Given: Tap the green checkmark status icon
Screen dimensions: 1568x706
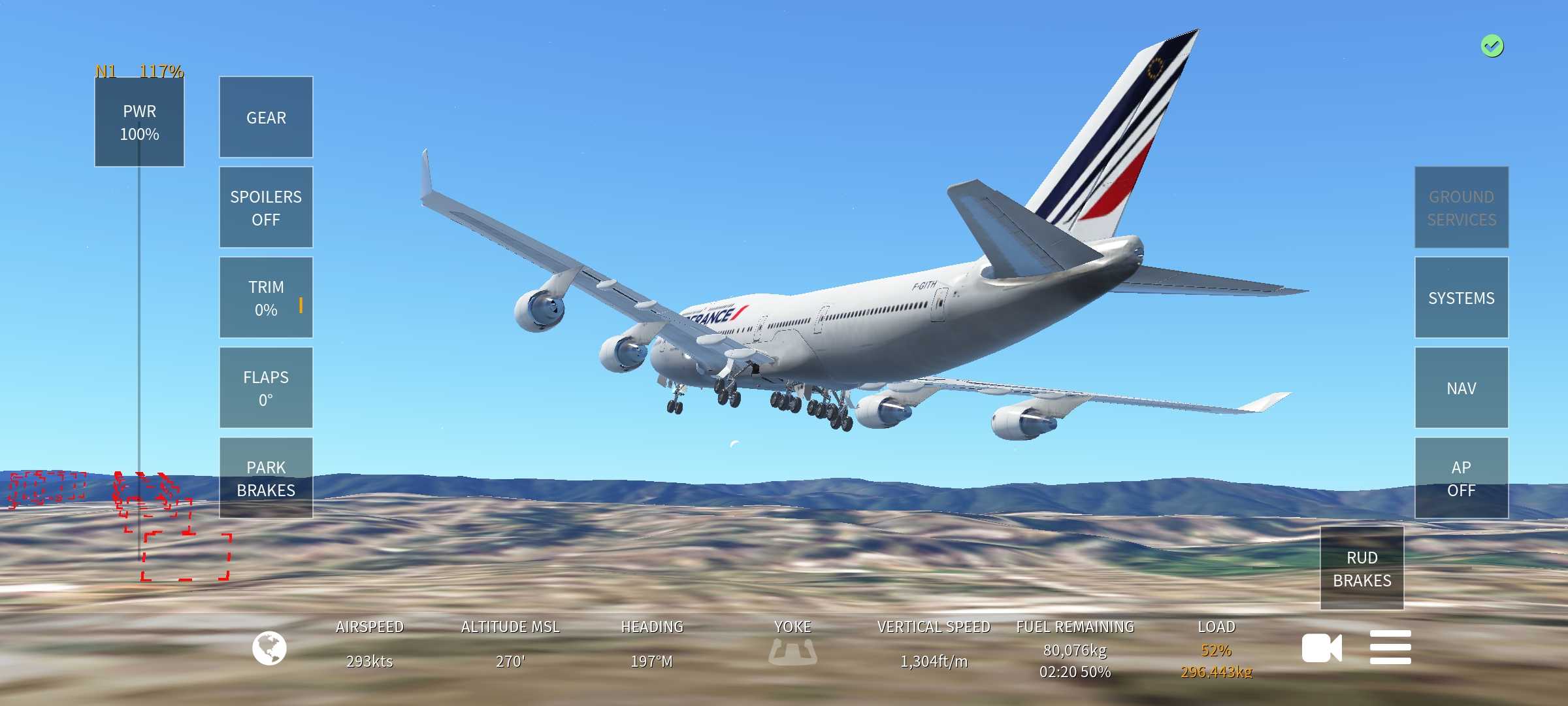Looking at the screenshot, I should (1492, 46).
